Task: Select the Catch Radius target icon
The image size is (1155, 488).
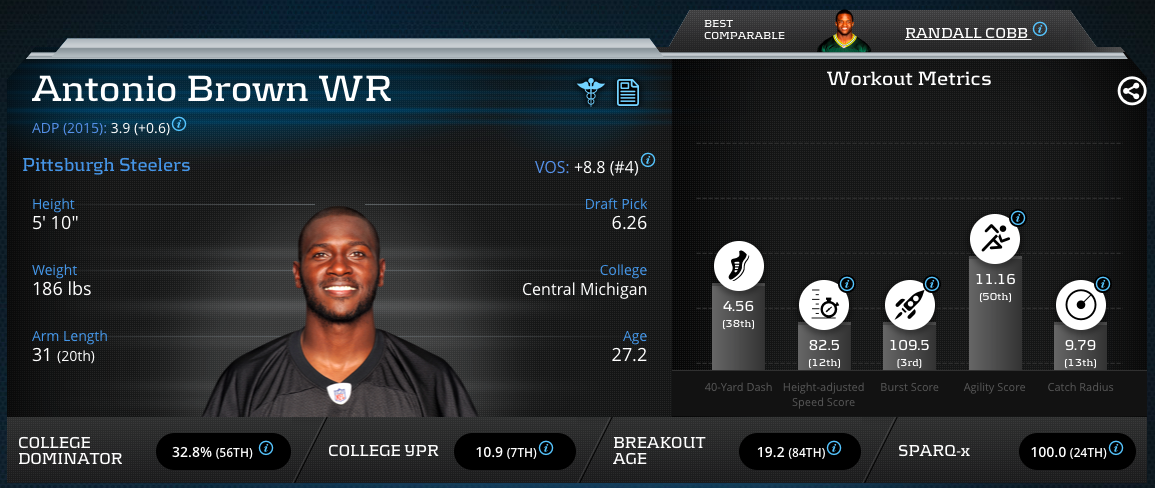Action: 1080,306
